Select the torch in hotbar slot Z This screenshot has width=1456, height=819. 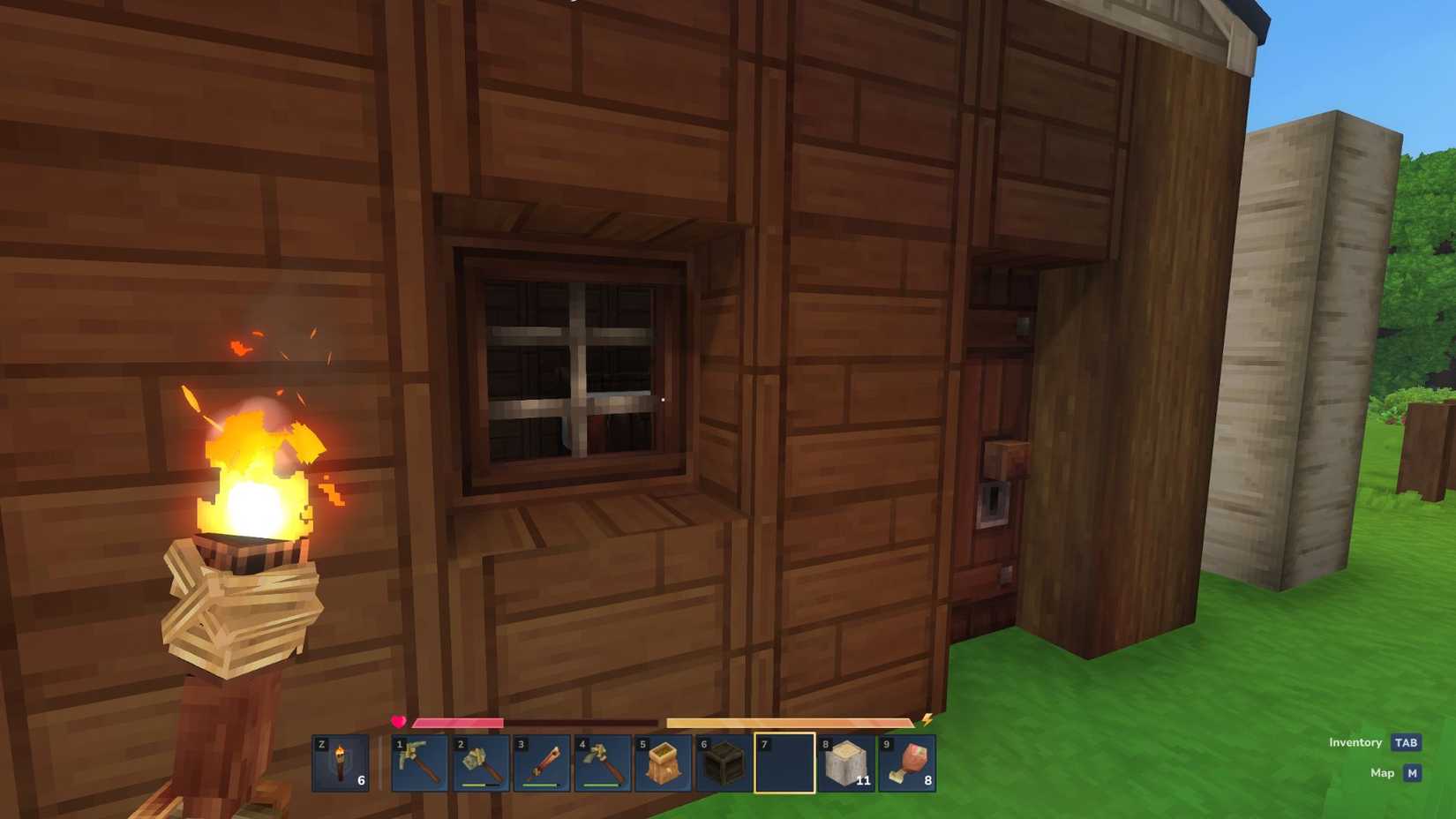point(341,763)
